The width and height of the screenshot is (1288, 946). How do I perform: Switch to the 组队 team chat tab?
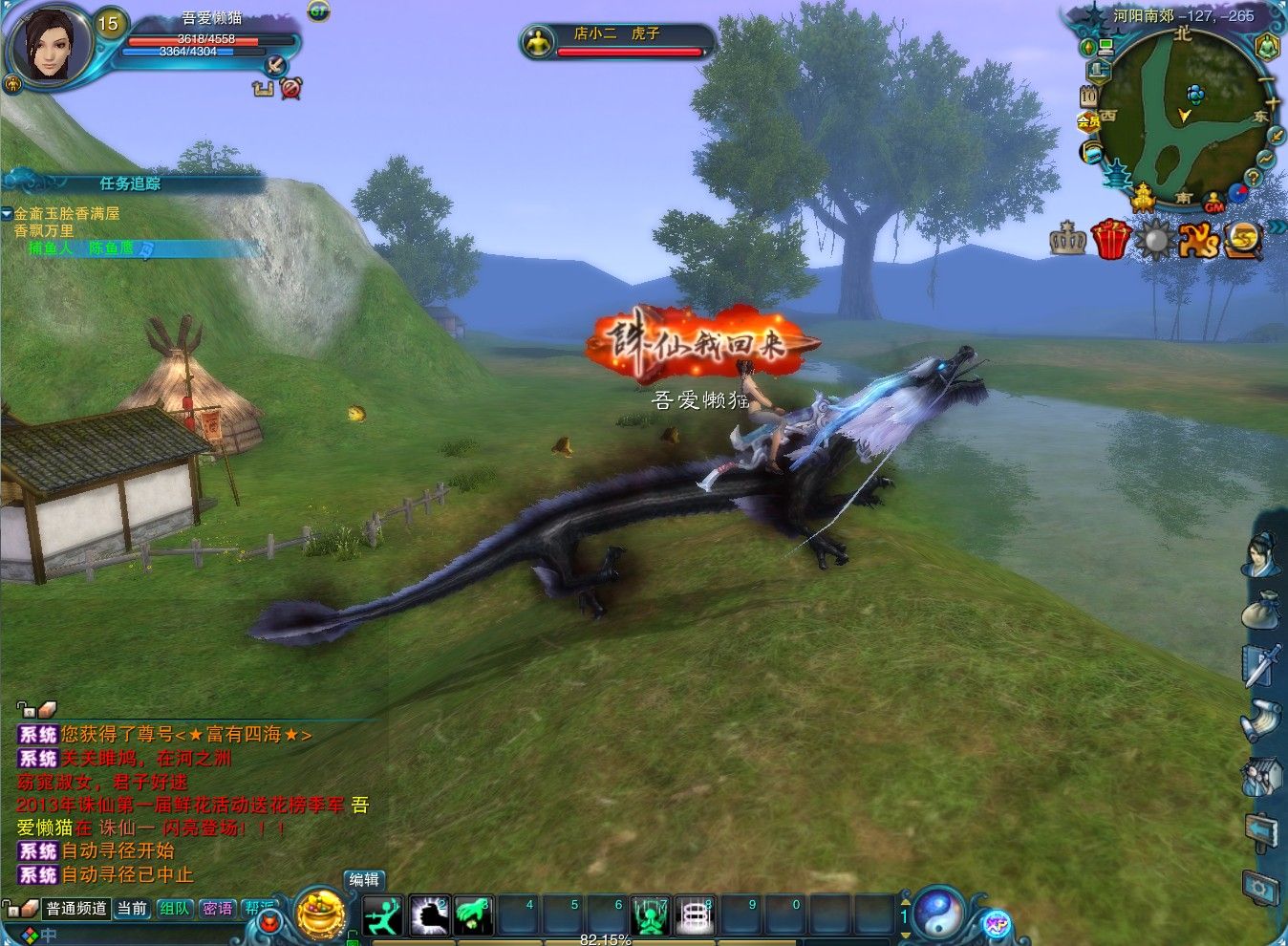pyautogui.click(x=174, y=909)
